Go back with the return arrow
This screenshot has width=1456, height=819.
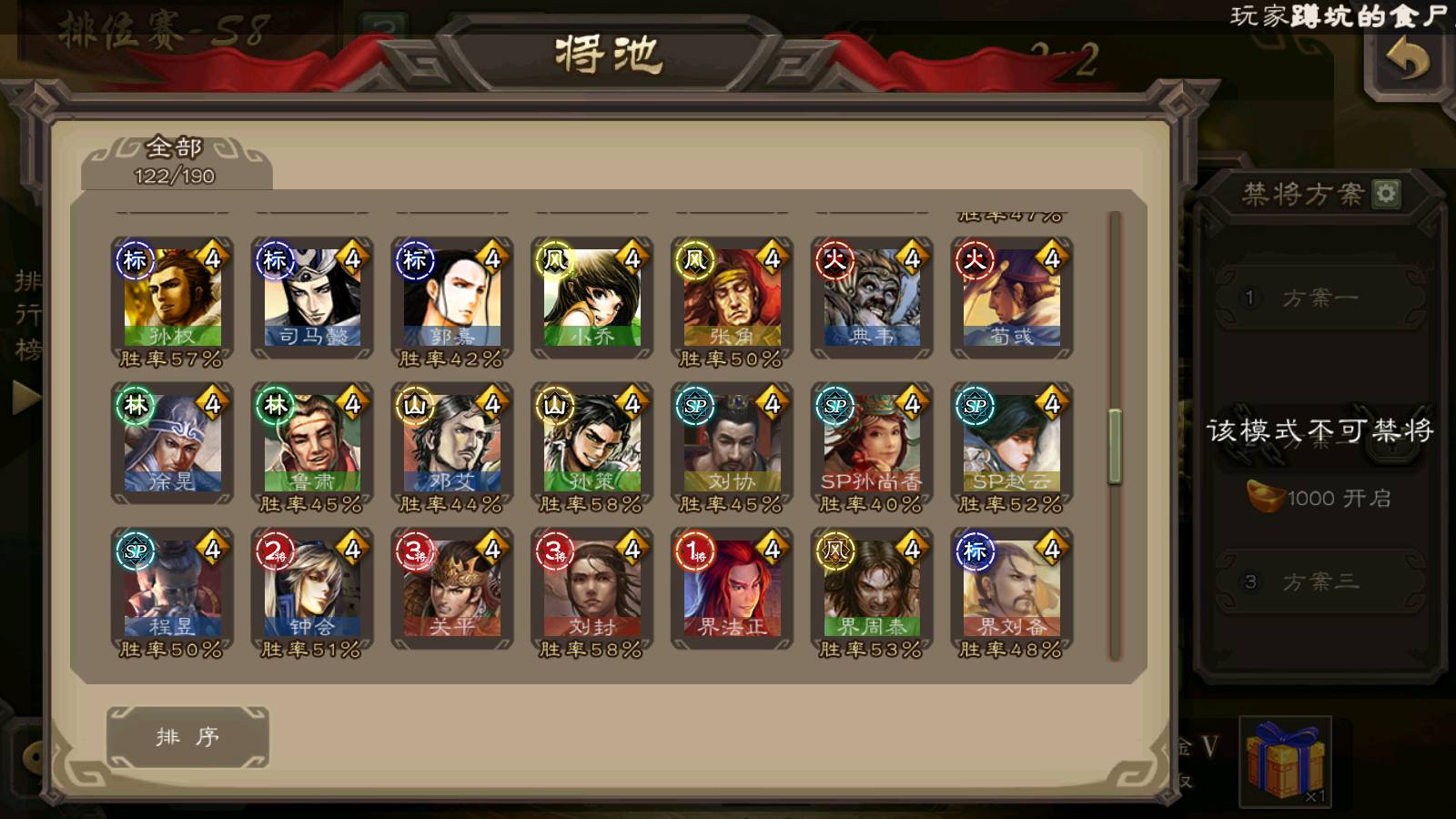click(x=1407, y=61)
